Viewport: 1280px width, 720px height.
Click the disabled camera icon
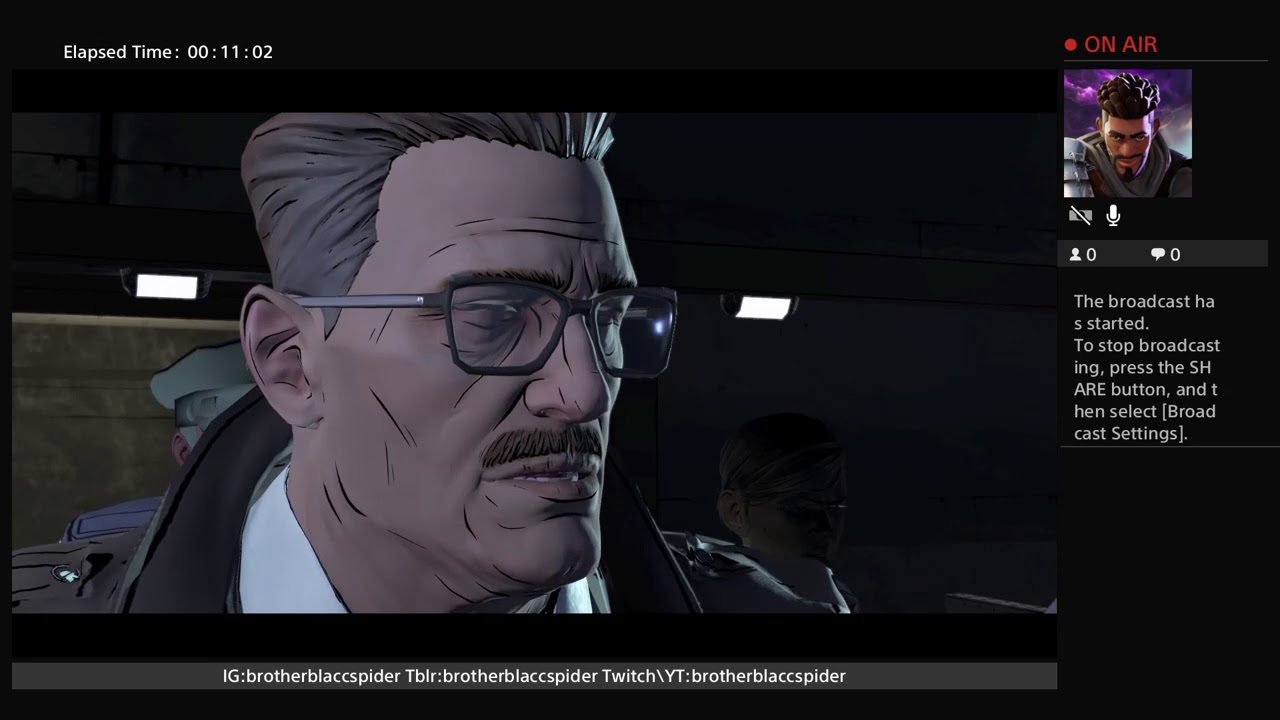[x=1081, y=215]
